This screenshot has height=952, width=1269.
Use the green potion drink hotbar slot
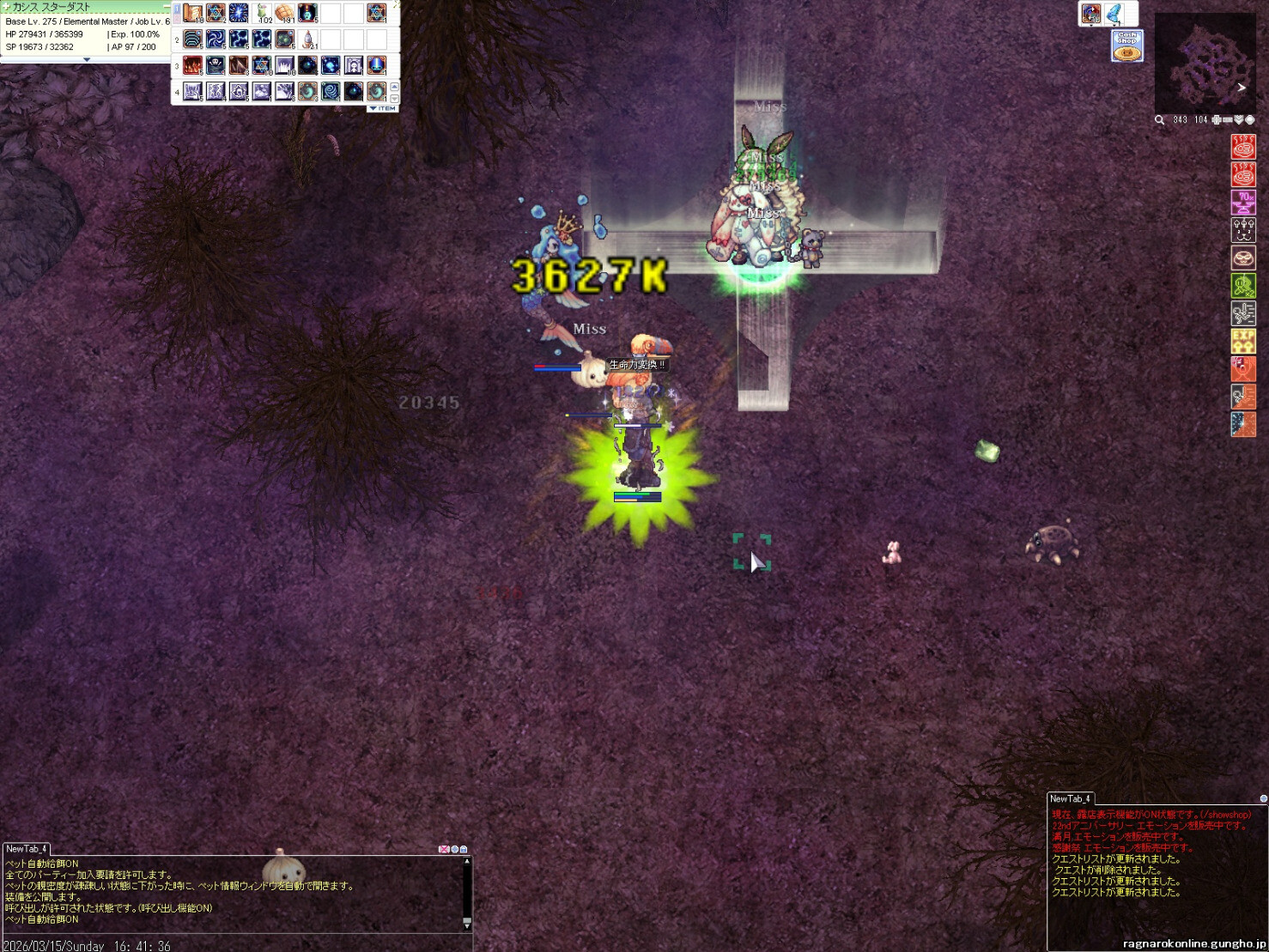tap(262, 14)
